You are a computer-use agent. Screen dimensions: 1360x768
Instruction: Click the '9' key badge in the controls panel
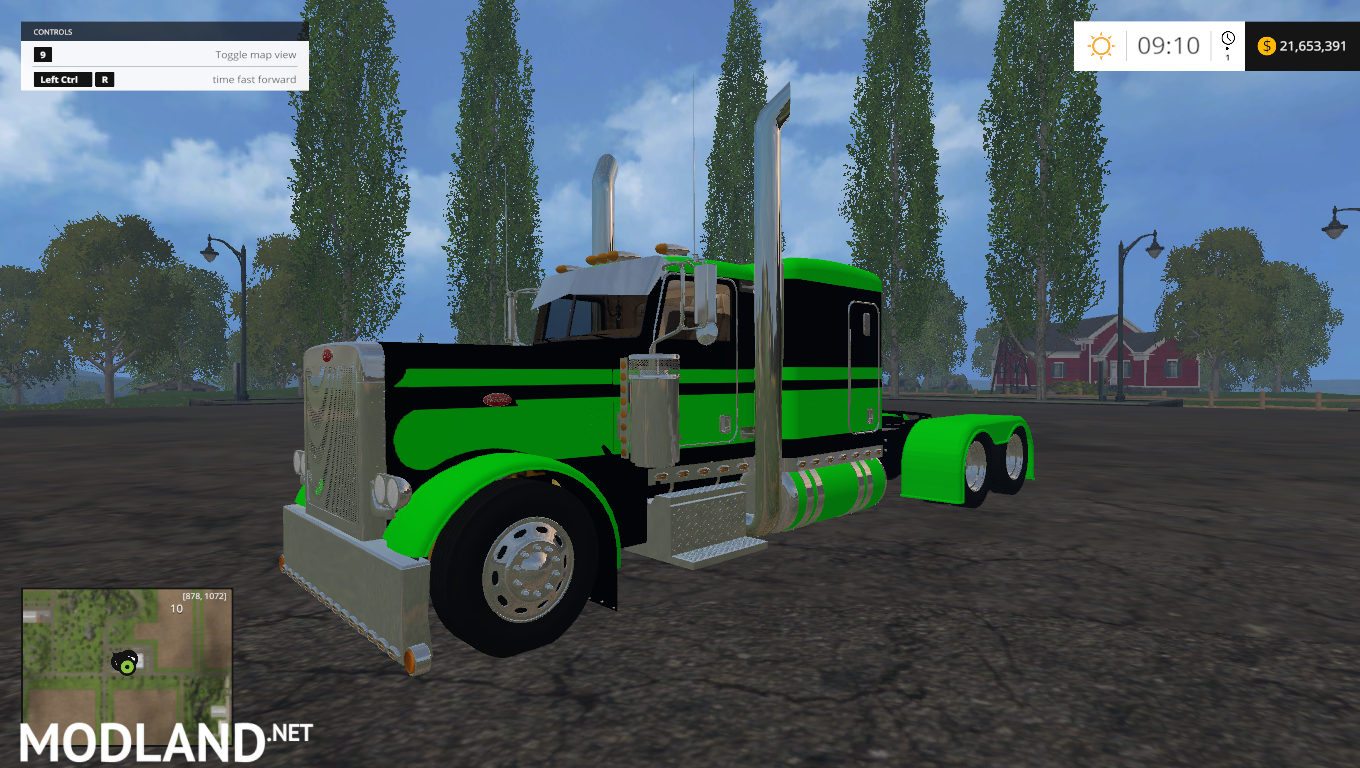[42, 55]
